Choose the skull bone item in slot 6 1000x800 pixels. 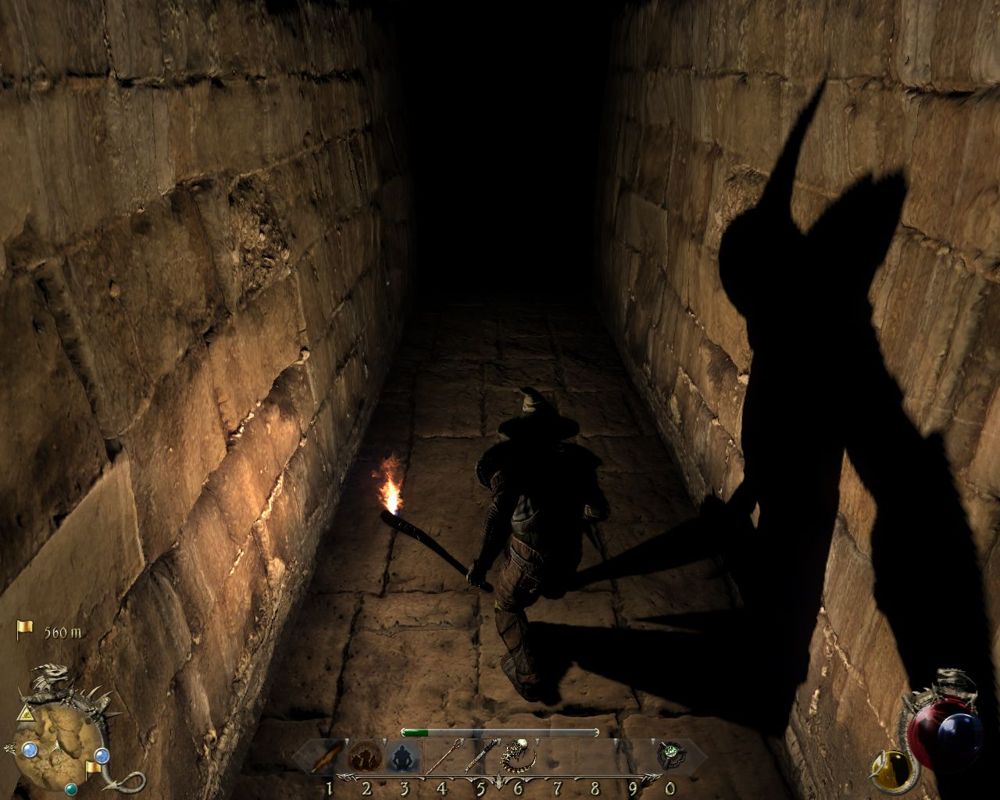pos(518,757)
